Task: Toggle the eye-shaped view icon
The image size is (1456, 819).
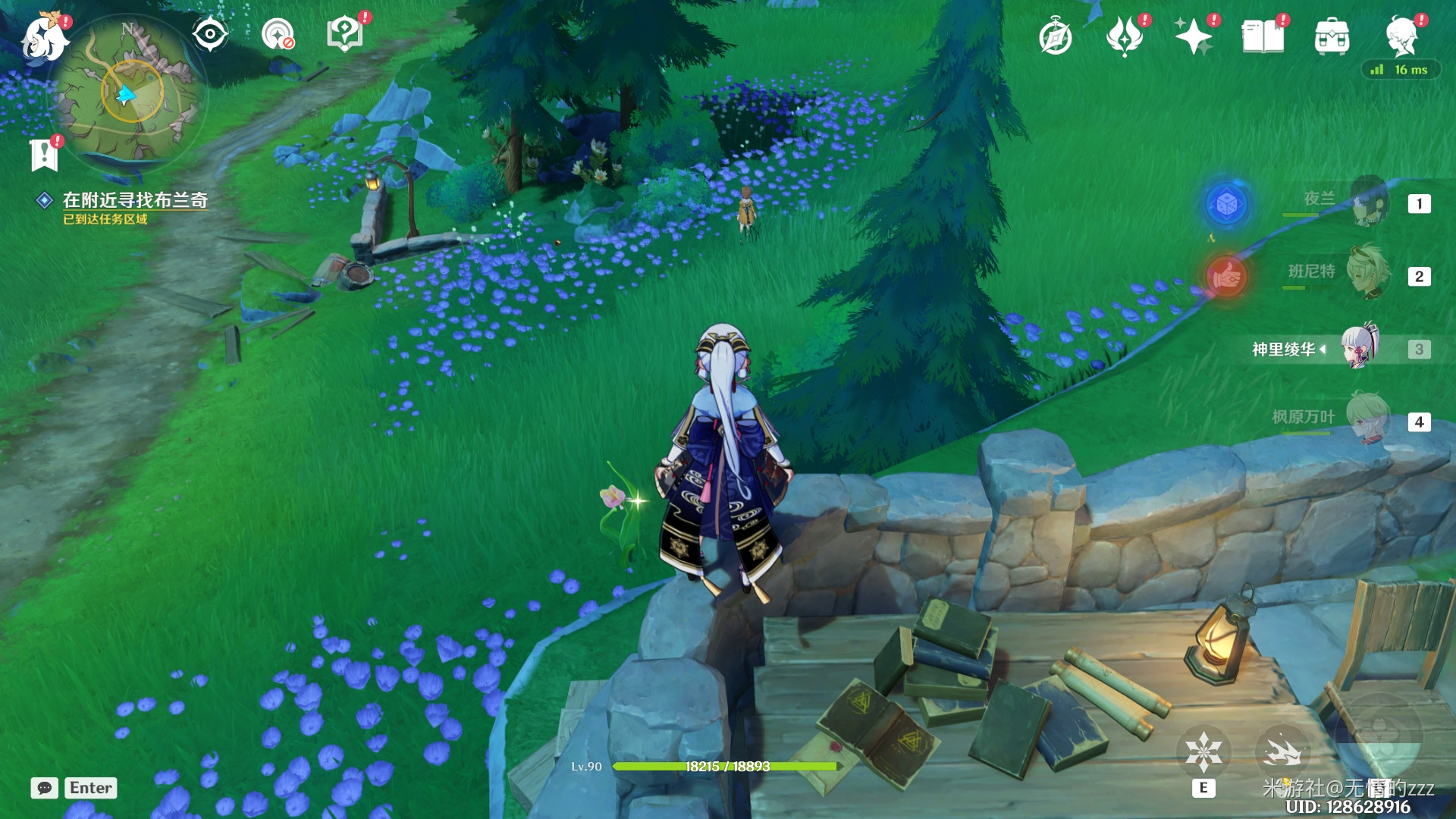Action: [209, 34]
